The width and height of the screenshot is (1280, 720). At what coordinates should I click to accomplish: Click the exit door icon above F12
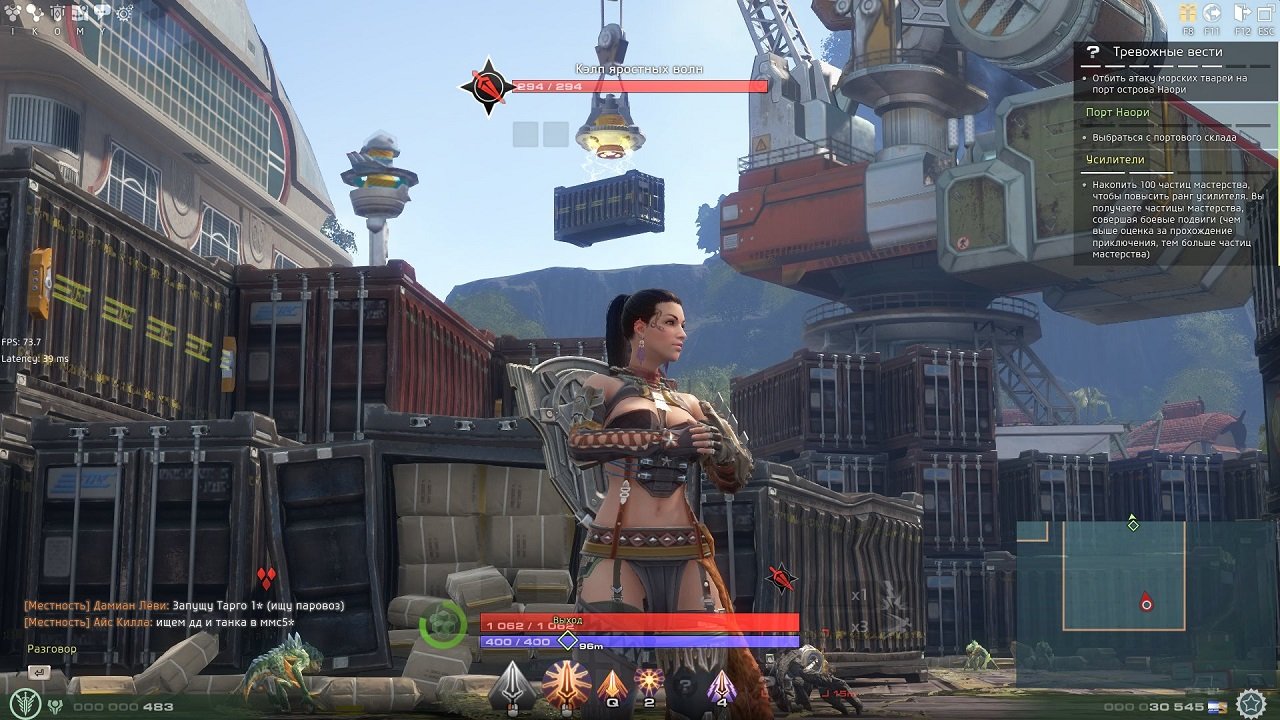(1241, 11)
